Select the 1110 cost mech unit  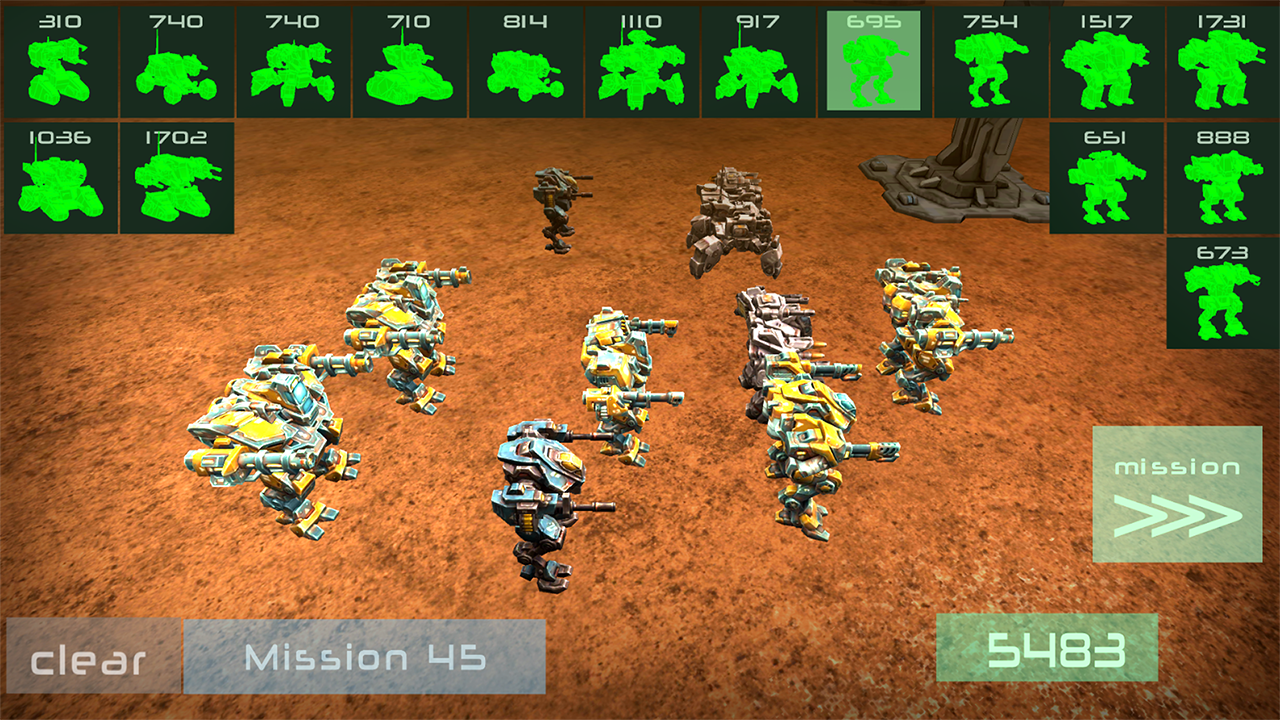click(x=641, y=62)
